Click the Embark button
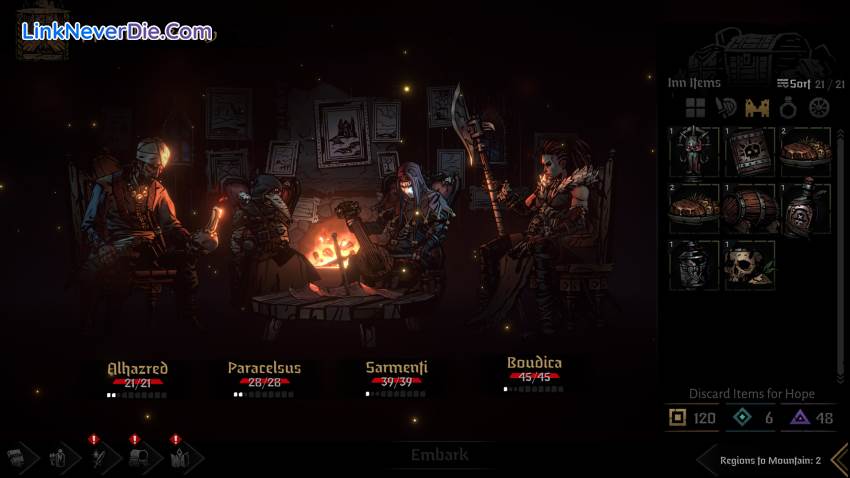This screenshot has width=850, height=478. click(x=440, y=455)
